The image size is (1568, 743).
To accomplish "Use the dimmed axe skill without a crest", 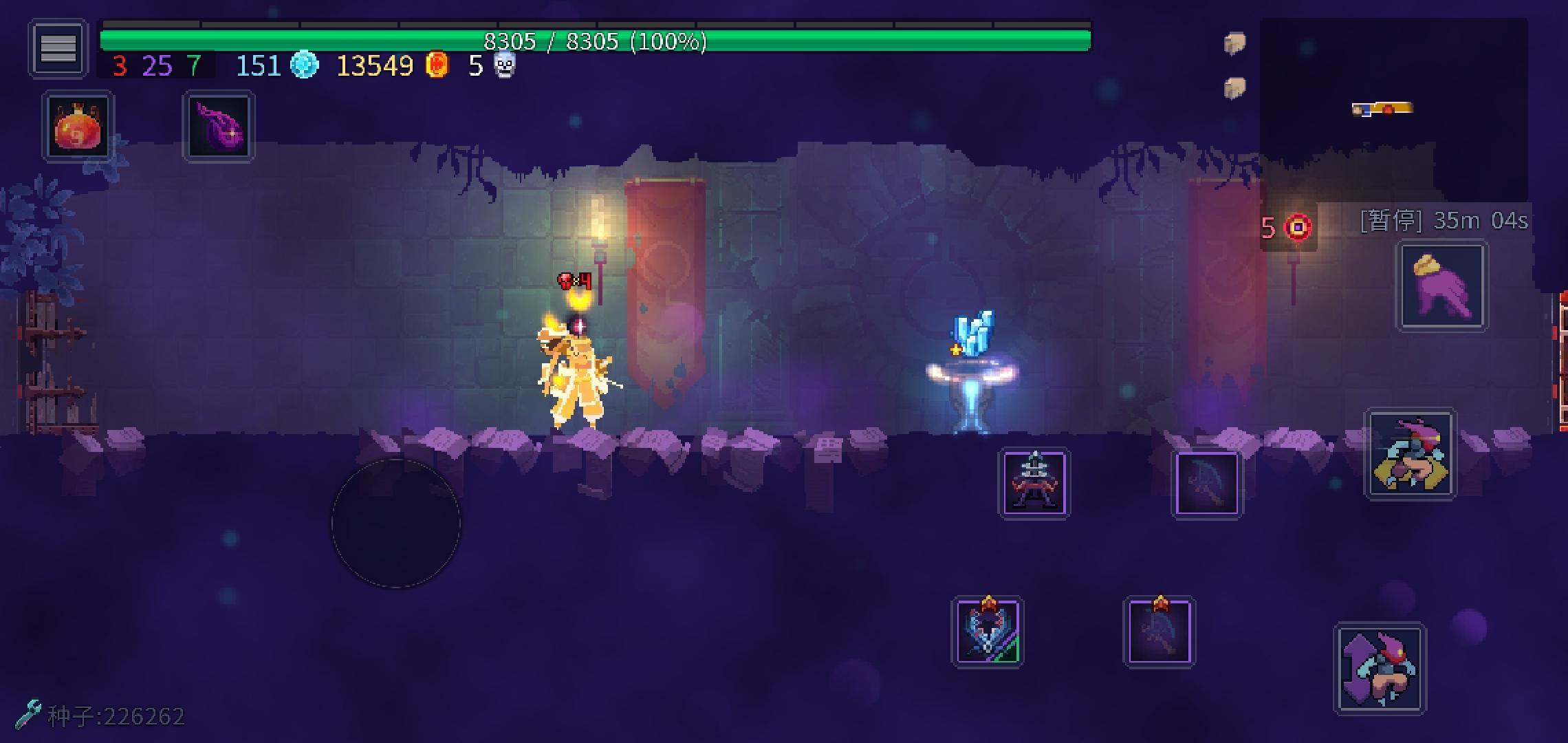I will pyautogui.click(x=1206, y=483).
